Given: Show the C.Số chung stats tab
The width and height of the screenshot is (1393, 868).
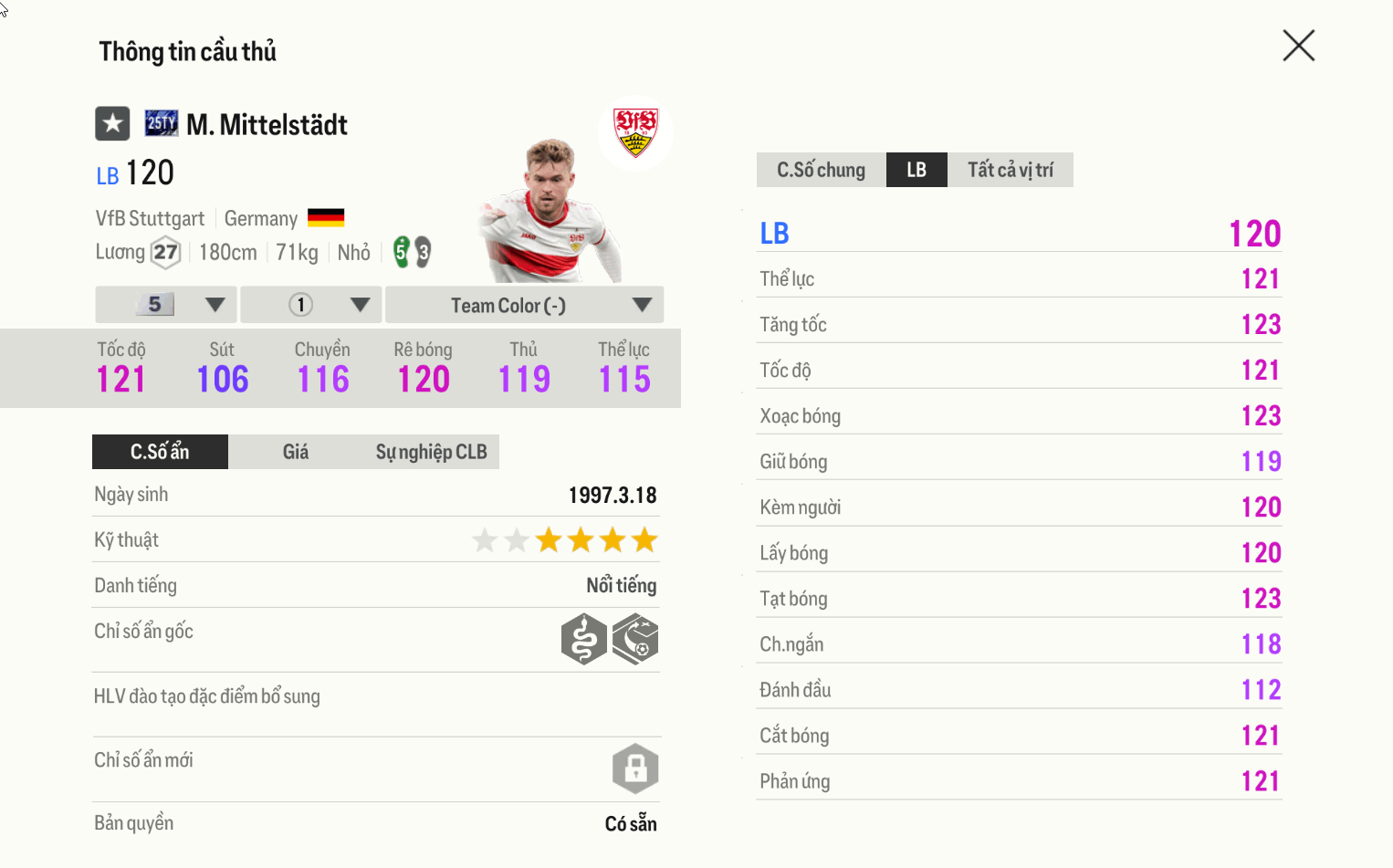Looking at the screenshot, I should 821,170.
